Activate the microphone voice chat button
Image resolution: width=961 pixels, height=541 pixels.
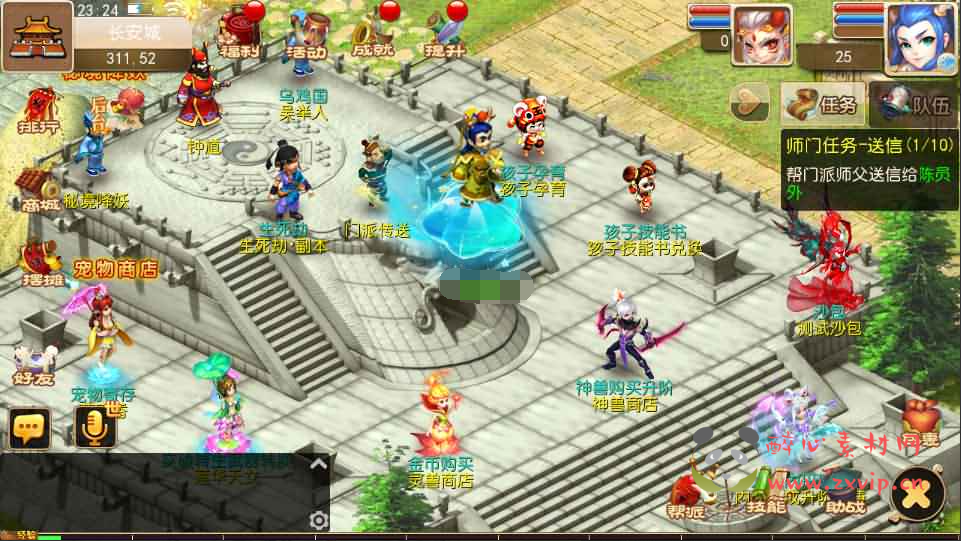pyautogui.click(x=96, y=428)
